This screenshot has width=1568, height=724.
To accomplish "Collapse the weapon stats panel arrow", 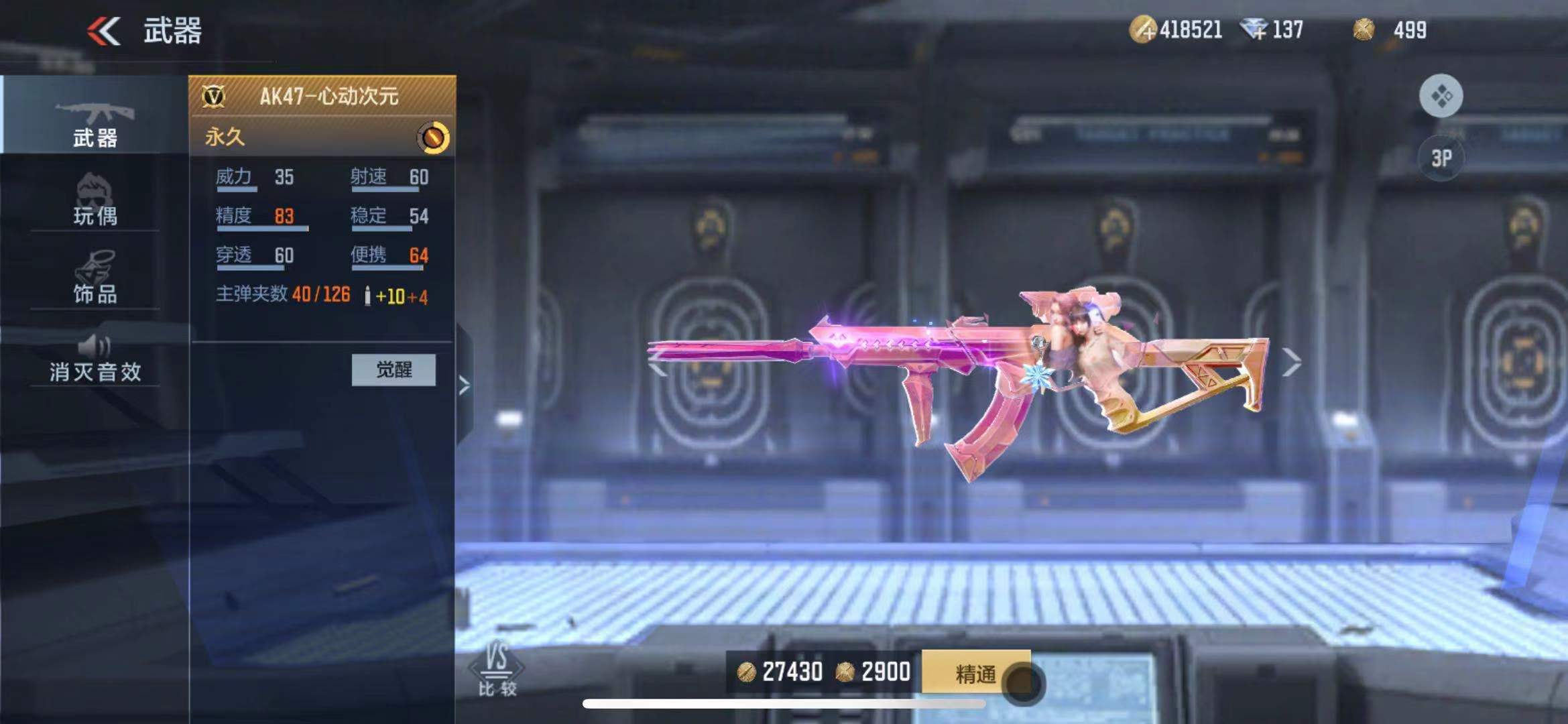I will click(x=464, y=385).
